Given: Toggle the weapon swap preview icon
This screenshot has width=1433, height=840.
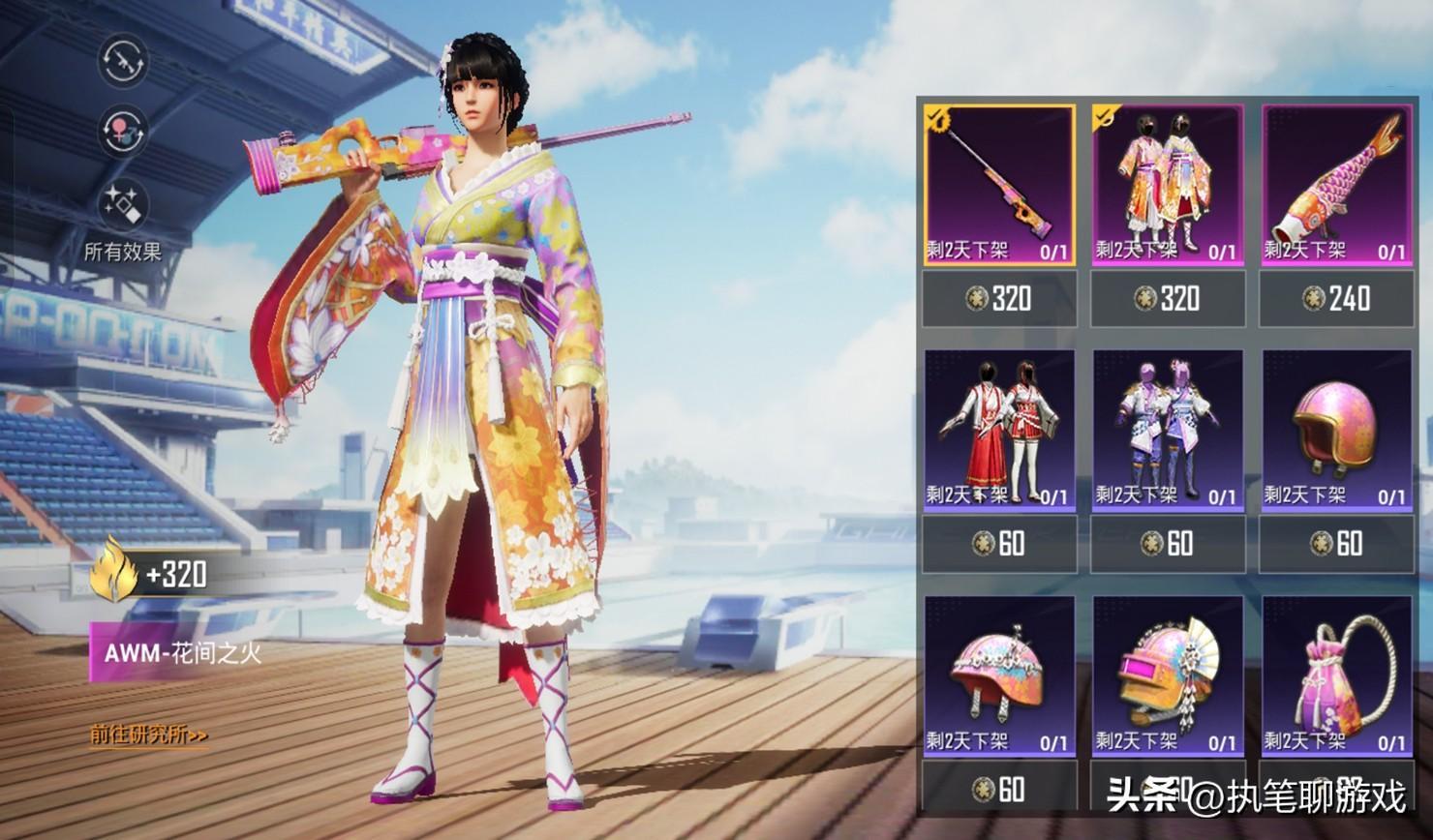Looking at the screenshot, I should [x=123, y=60].
